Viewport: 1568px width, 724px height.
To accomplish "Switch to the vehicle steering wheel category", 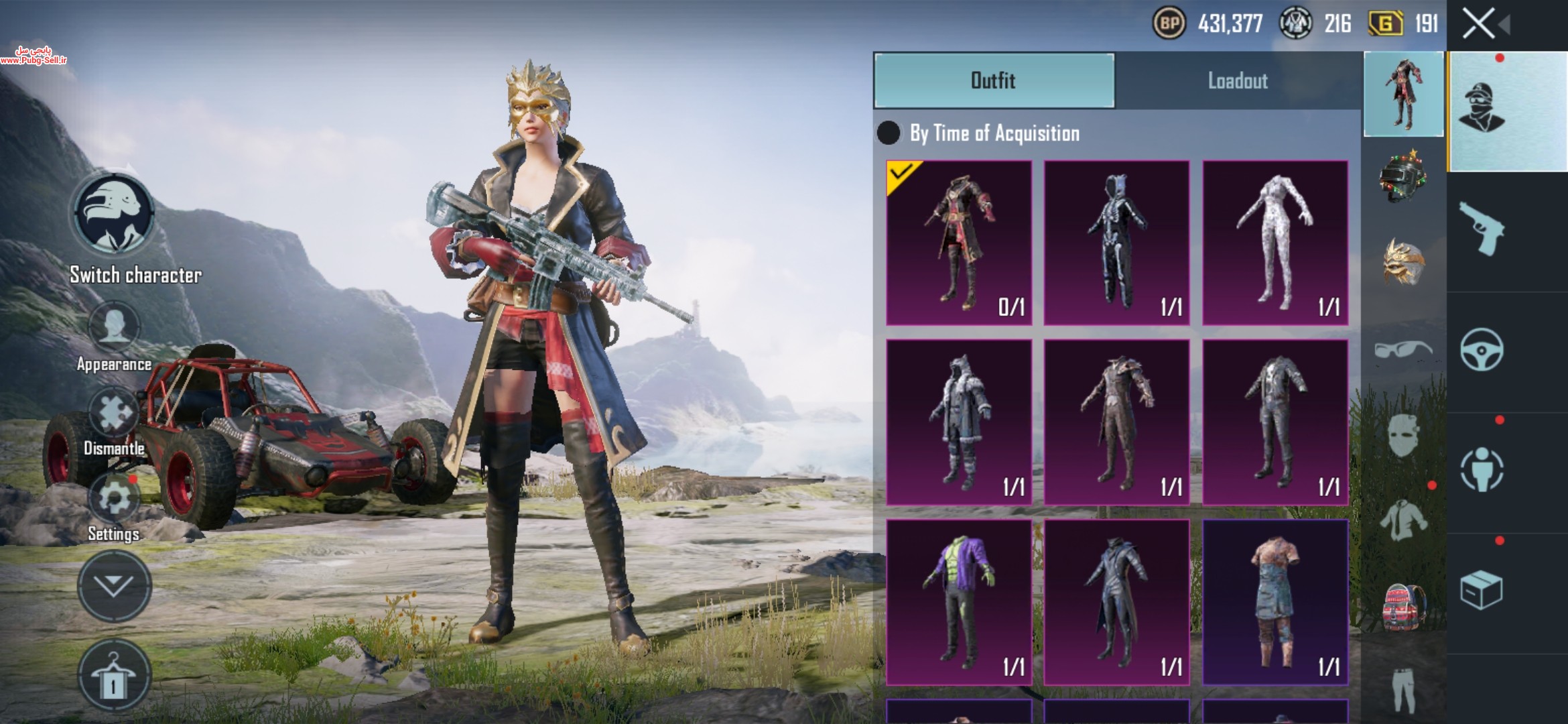I will pos(1482,350).
